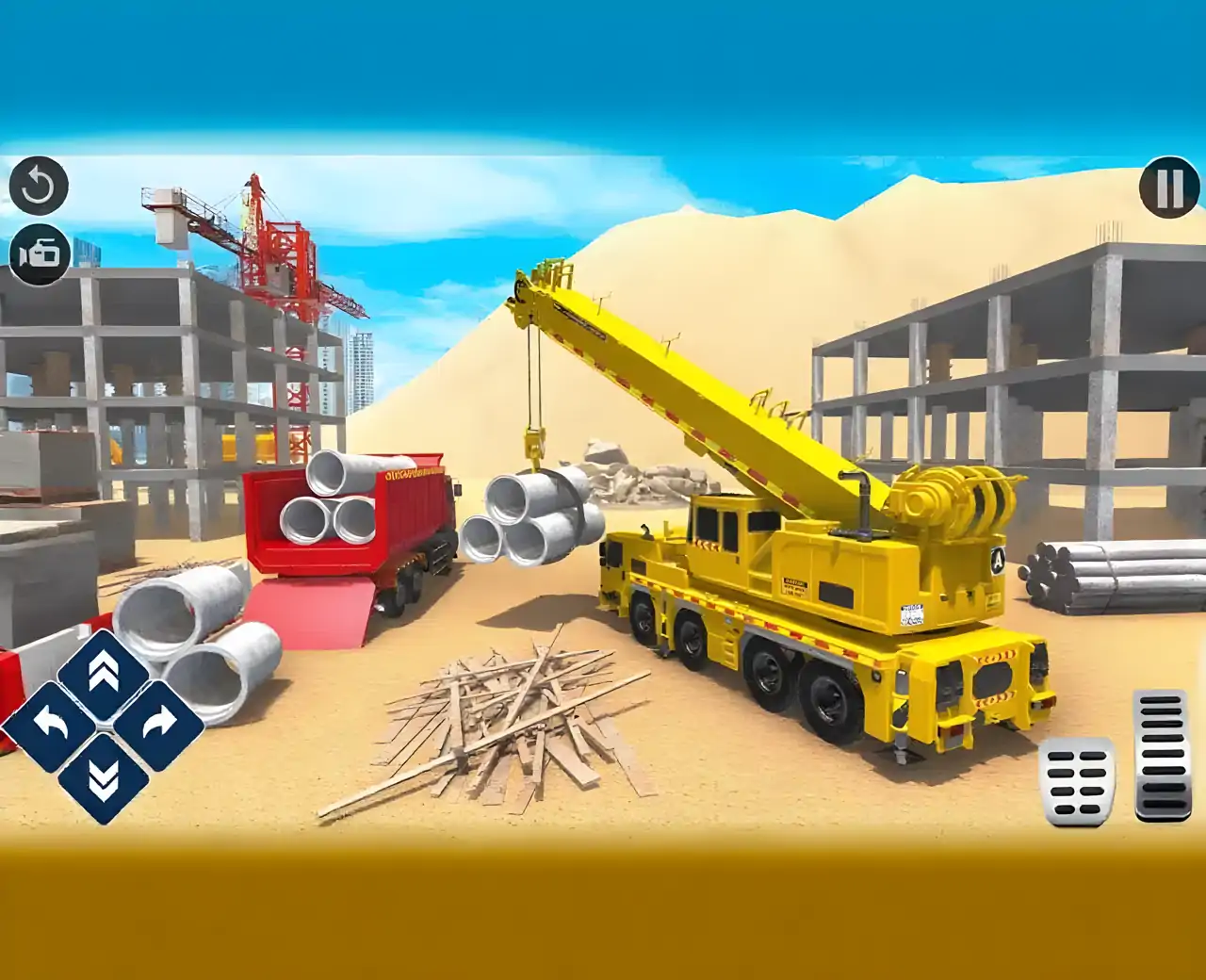This screenshot has width=1206, height=980.
Task: Select the yellow crane truck
Action: tap(829, 584)
